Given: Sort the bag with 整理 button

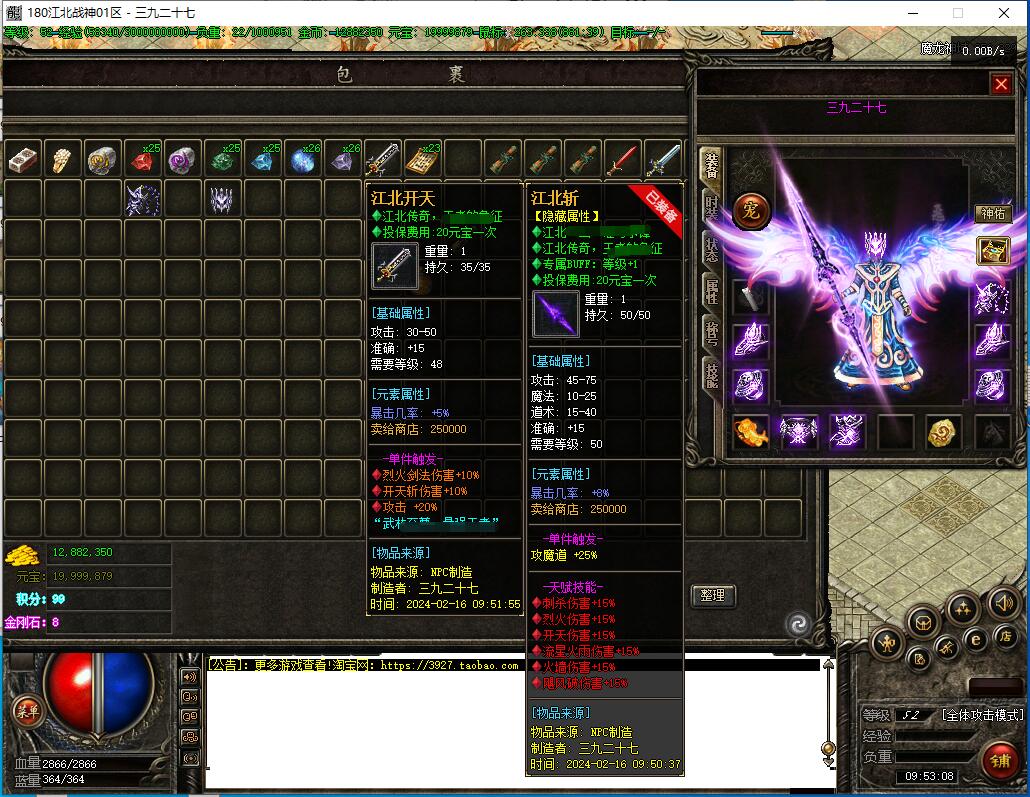Looking at the screenshot, I should 712,595.
